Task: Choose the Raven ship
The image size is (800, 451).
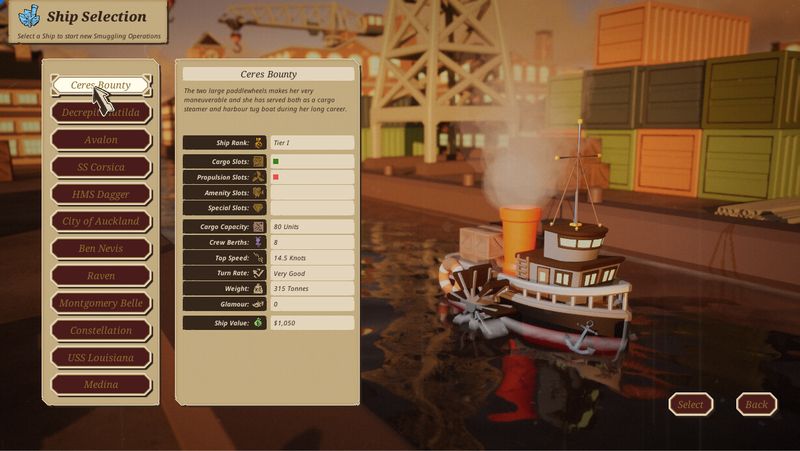Action: click(x=101, y=275)
